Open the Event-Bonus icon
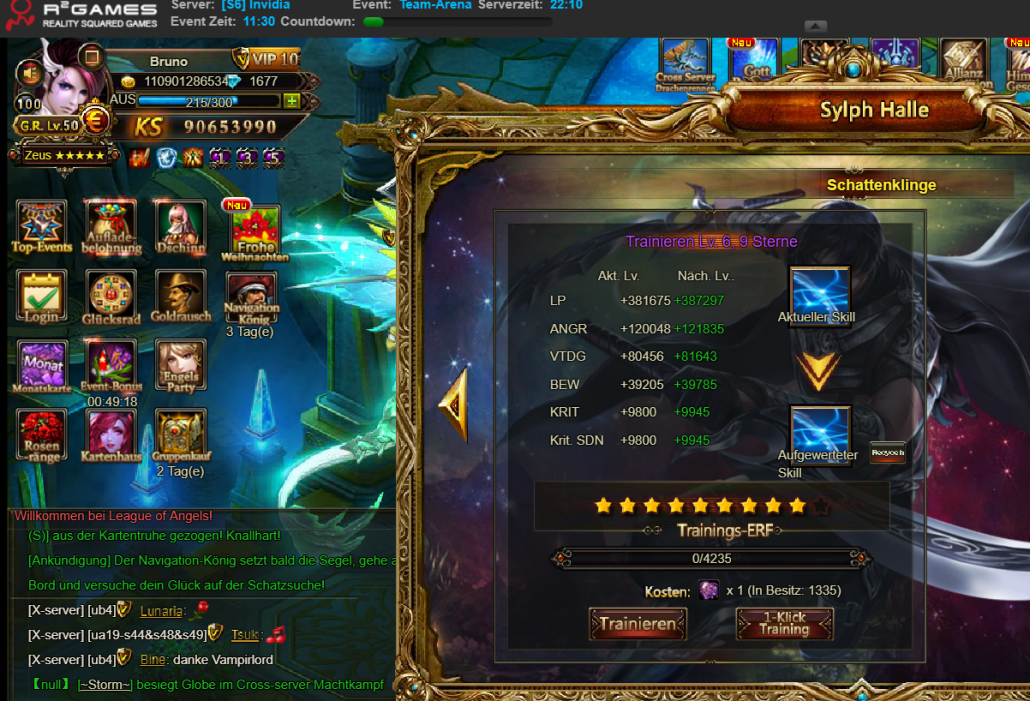This screenshot has height=701, width=1030. click(112, 364)
